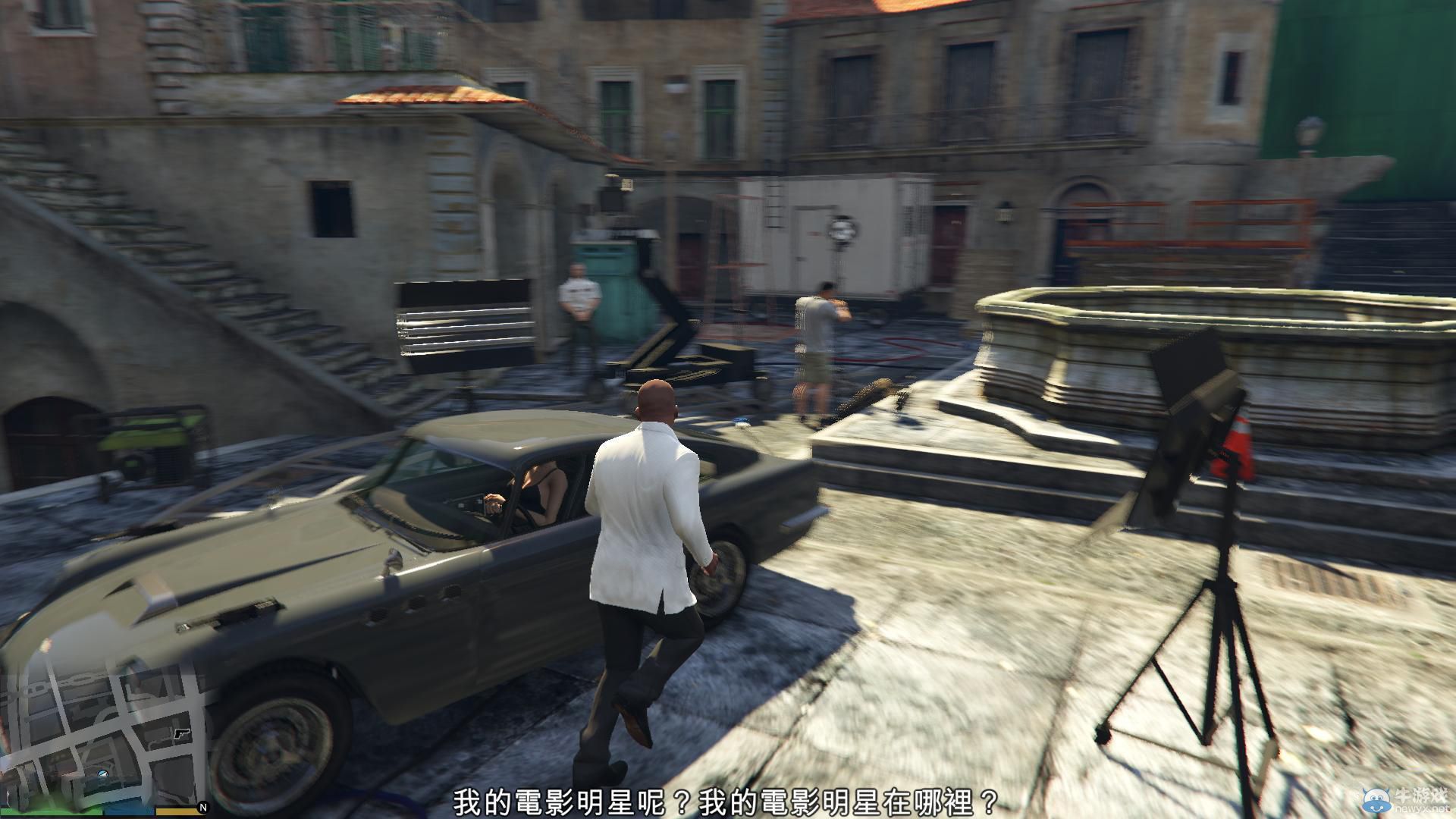Image resolution: width=1456 pixels, height=819 pixels.
Task: Click the pistol pickup icon on the minimap
Action: pos(182,734)
